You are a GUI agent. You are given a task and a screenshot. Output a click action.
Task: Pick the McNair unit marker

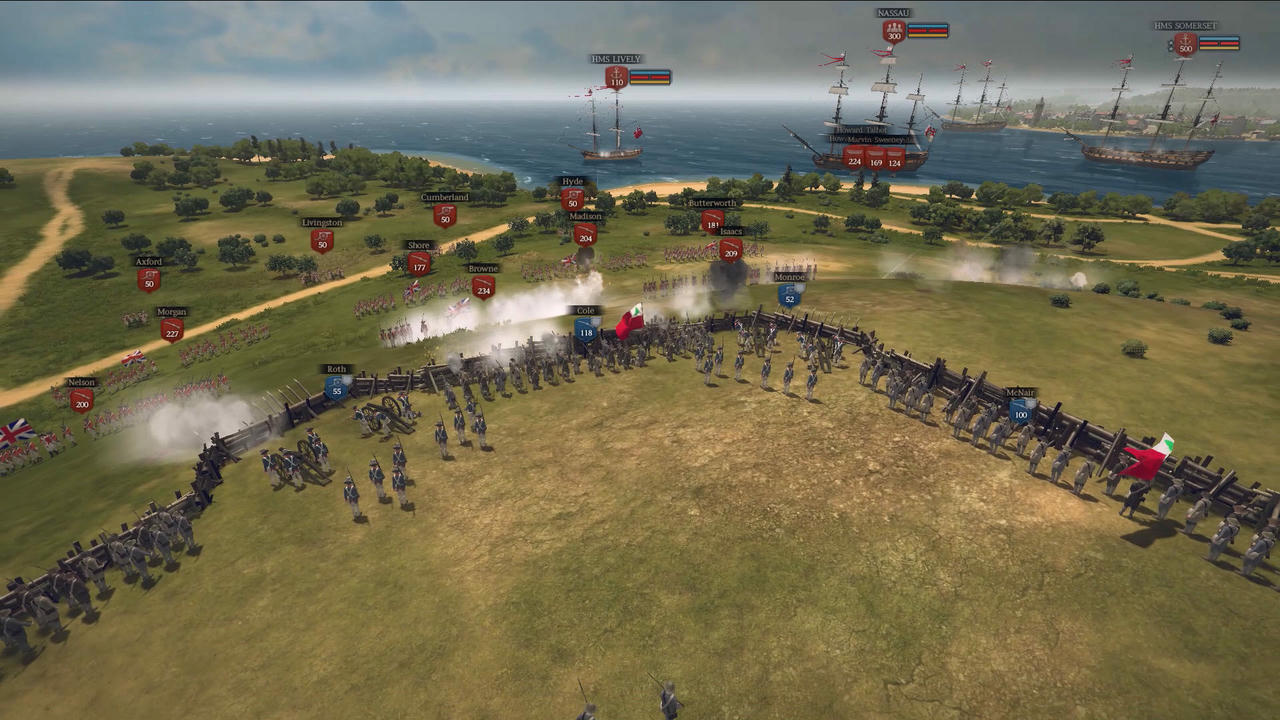click(x=1020, y=410)
